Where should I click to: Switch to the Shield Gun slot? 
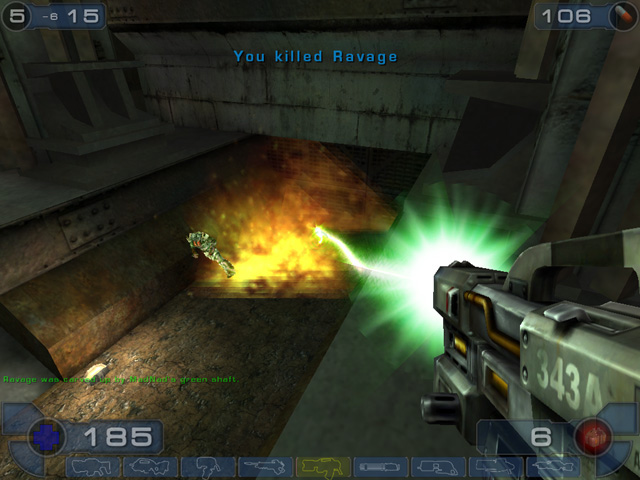tap(92, 467)
